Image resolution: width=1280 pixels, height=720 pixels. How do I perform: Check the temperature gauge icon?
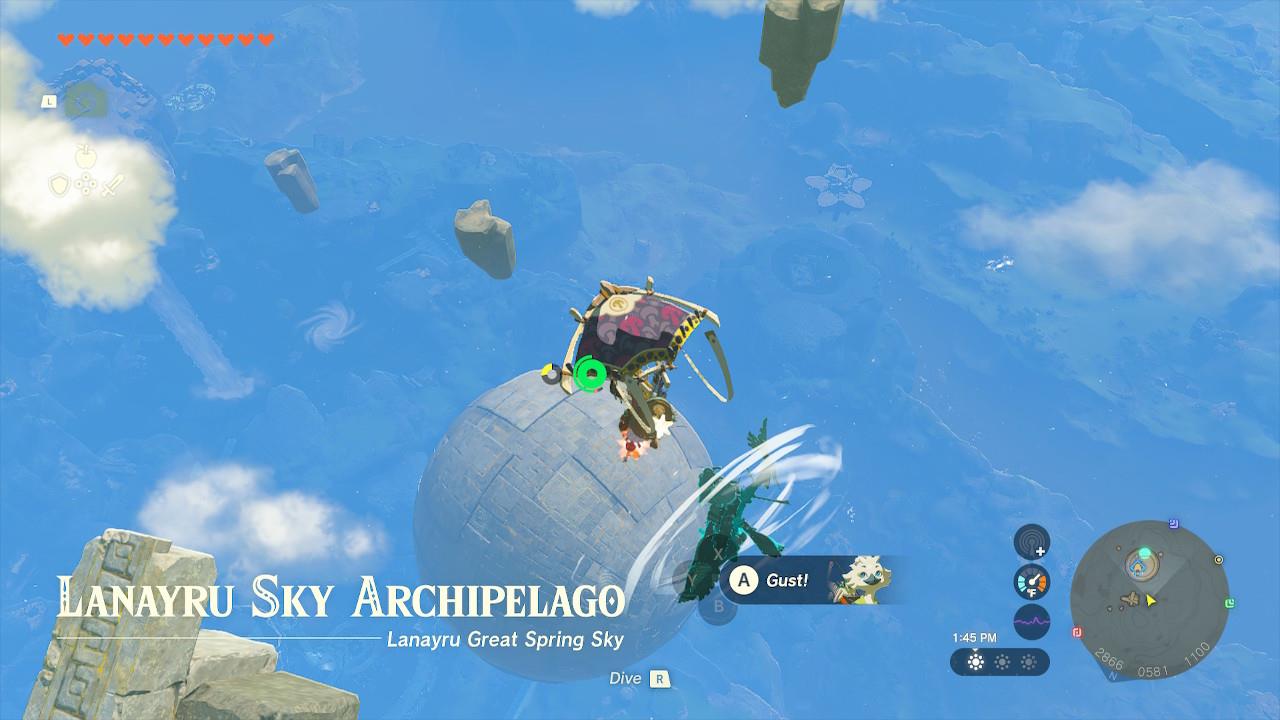pyautogui.click(x=1031, y=581)
